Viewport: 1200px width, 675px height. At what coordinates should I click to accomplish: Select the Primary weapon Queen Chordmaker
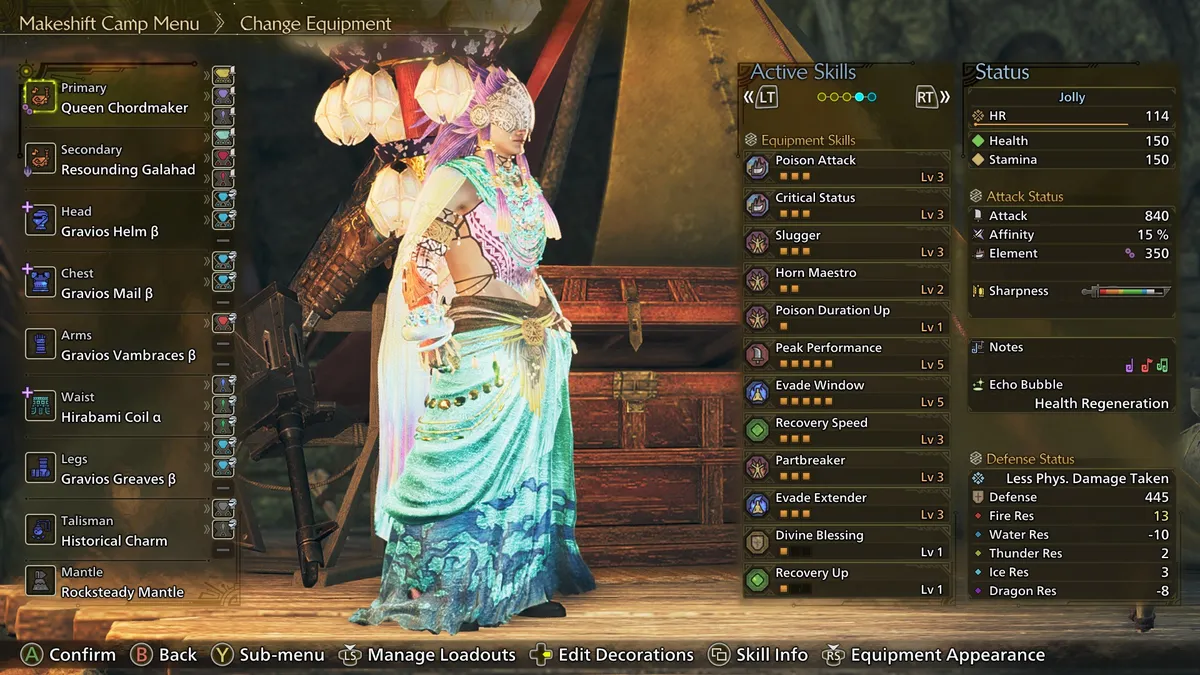click(x=122, y=99)
